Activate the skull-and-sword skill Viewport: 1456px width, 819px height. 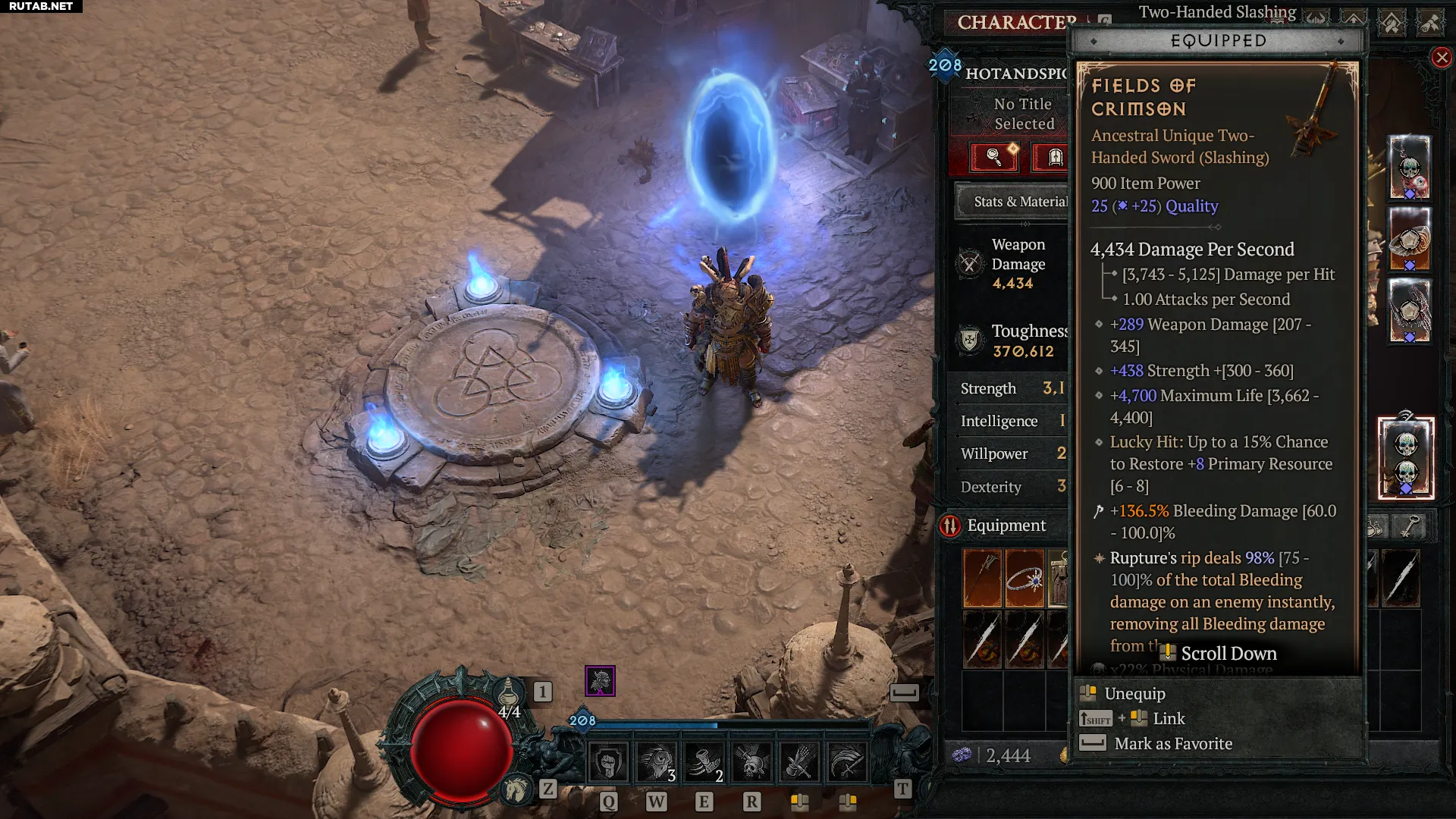pyautogui.click(x=752, y=762)
